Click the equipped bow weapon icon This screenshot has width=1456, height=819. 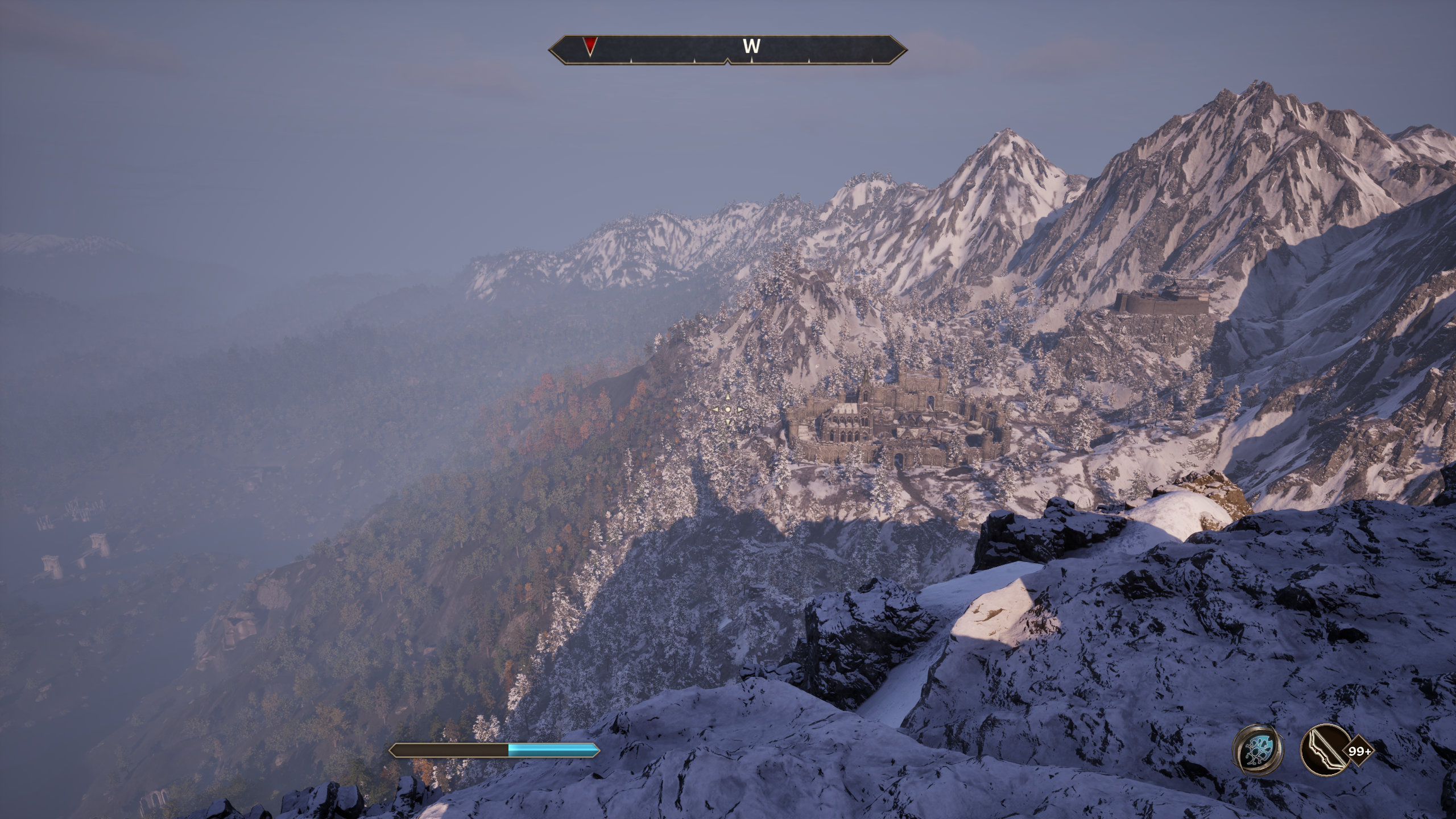(x=1322, y=751)
